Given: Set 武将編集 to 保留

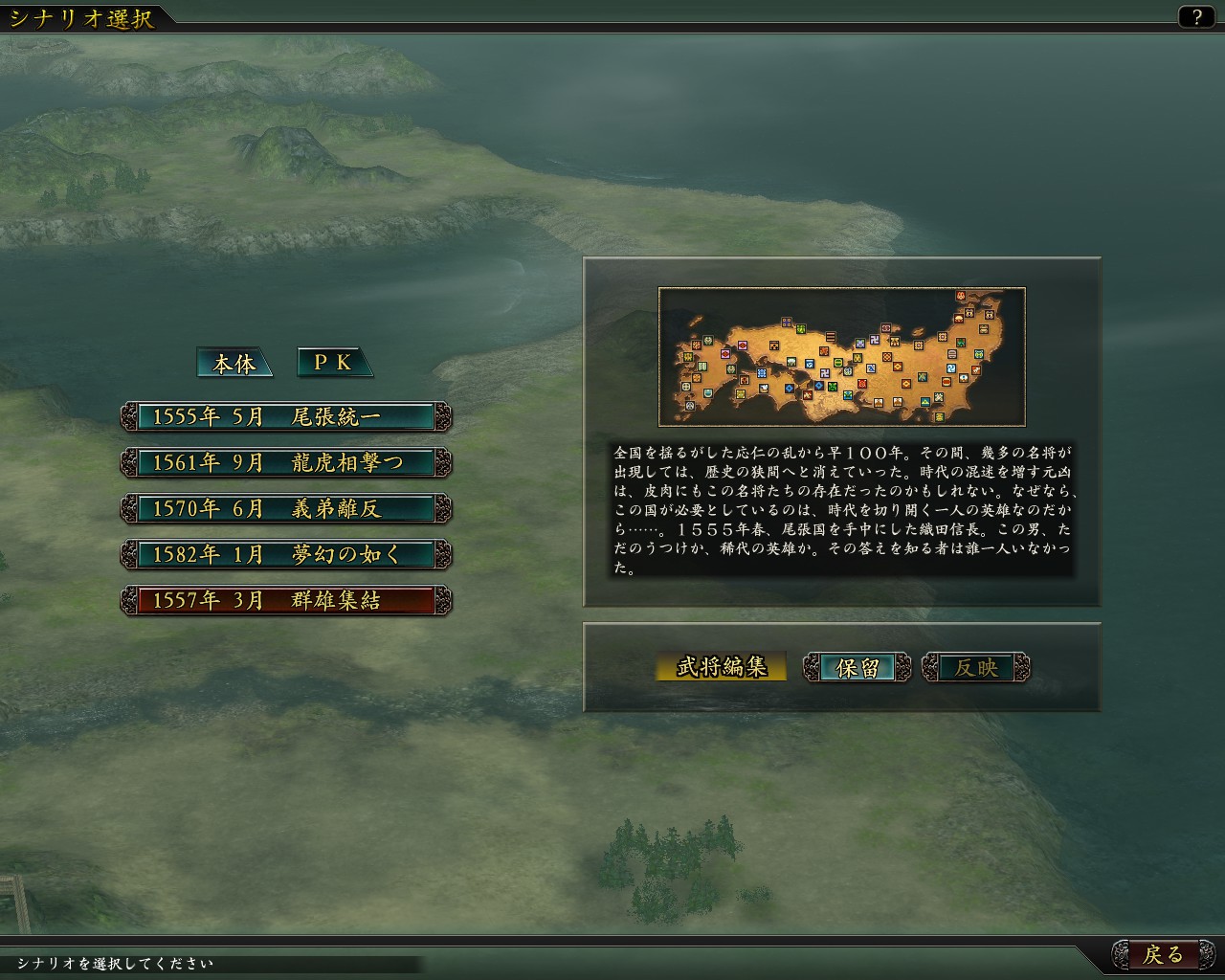Looking at the screenshot, I should [857, 667].
